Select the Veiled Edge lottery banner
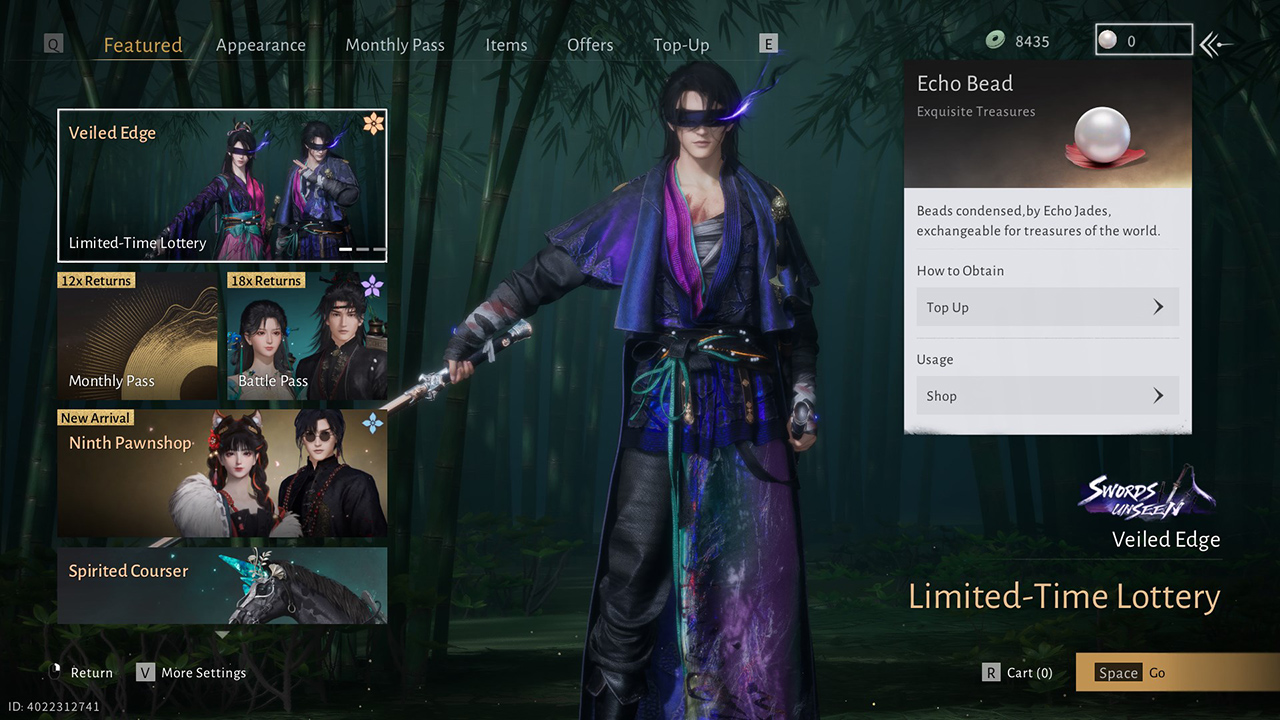1280x720 pixels. tap(222, 185)
